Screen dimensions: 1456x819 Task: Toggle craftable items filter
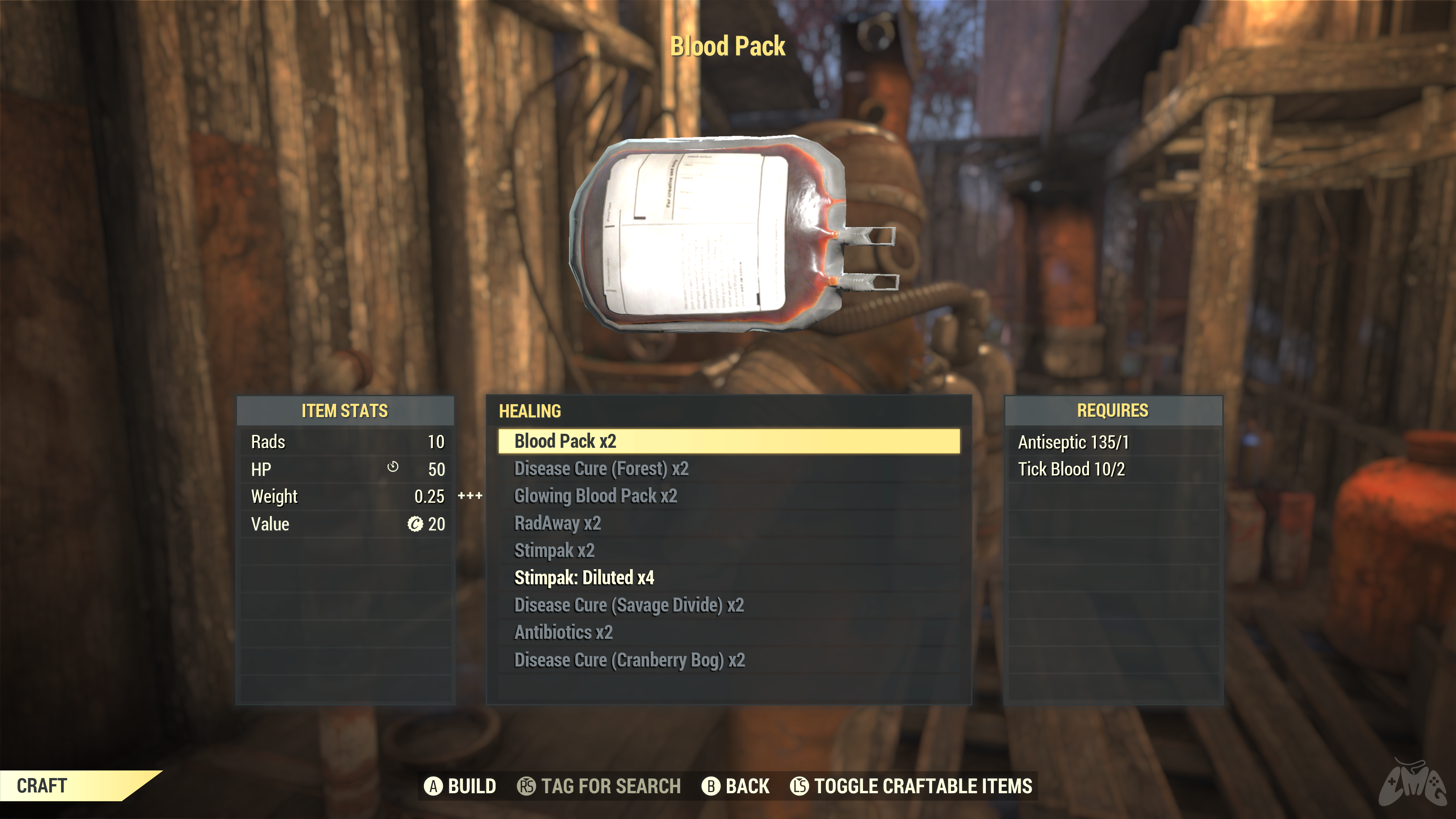[911, 786]
